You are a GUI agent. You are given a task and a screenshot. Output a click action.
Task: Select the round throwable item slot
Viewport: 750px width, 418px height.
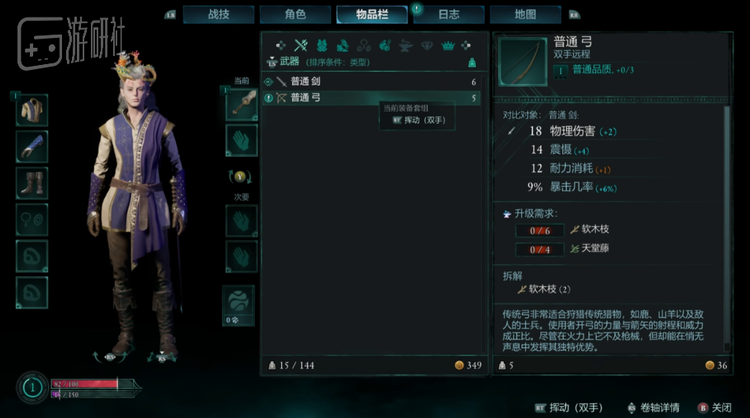[241, 300]
